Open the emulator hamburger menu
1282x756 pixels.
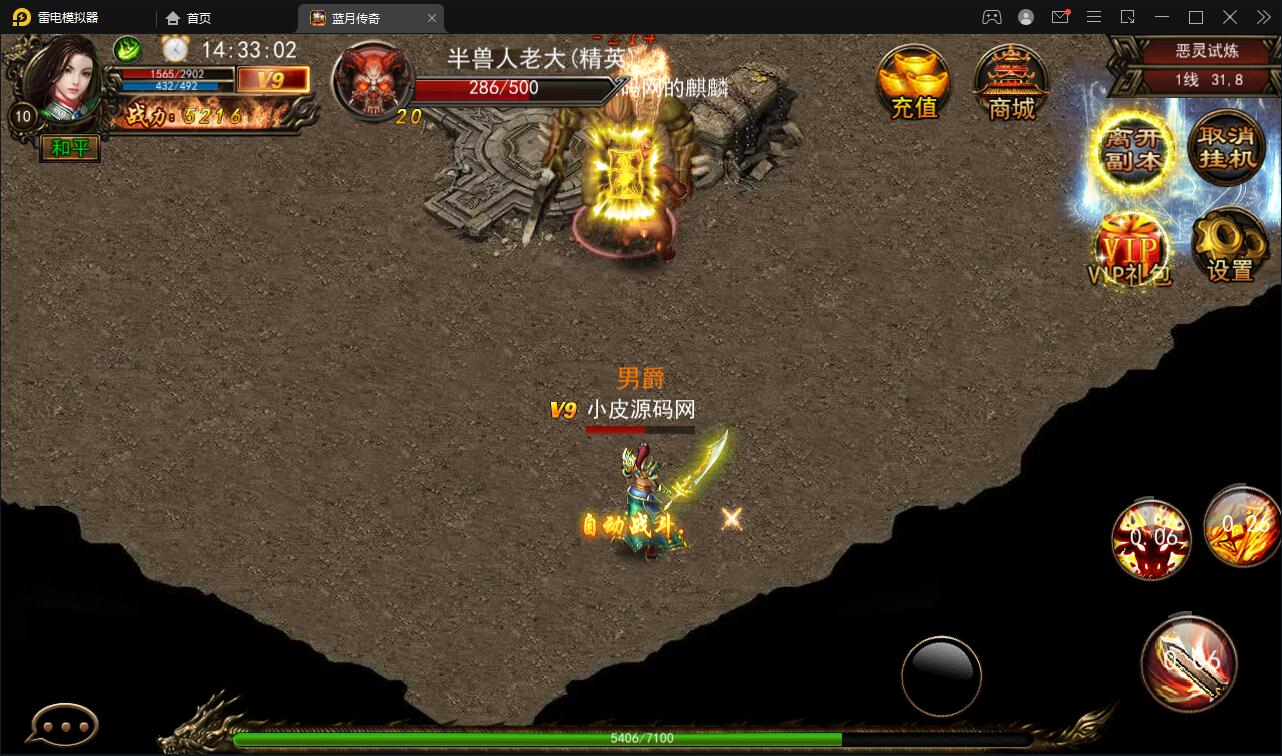click(x=1094, y=17)
